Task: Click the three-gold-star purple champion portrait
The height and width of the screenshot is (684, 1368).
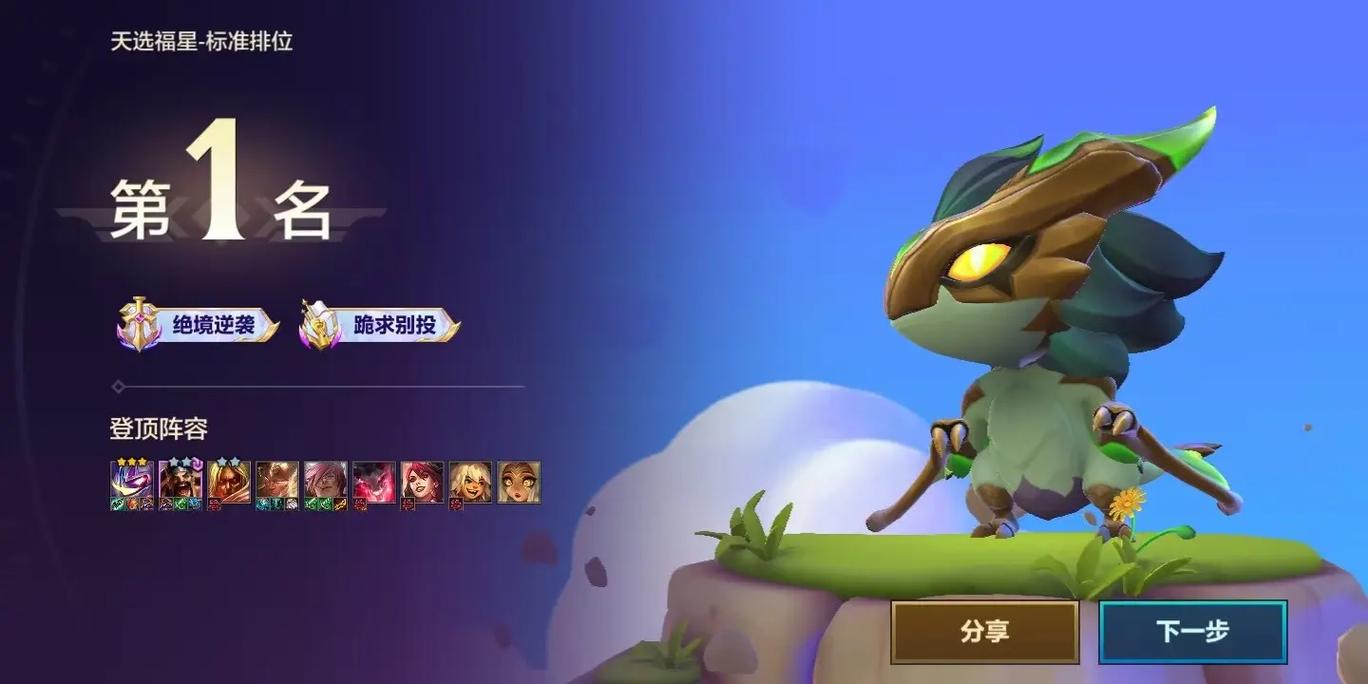Action: click(132, 482)
